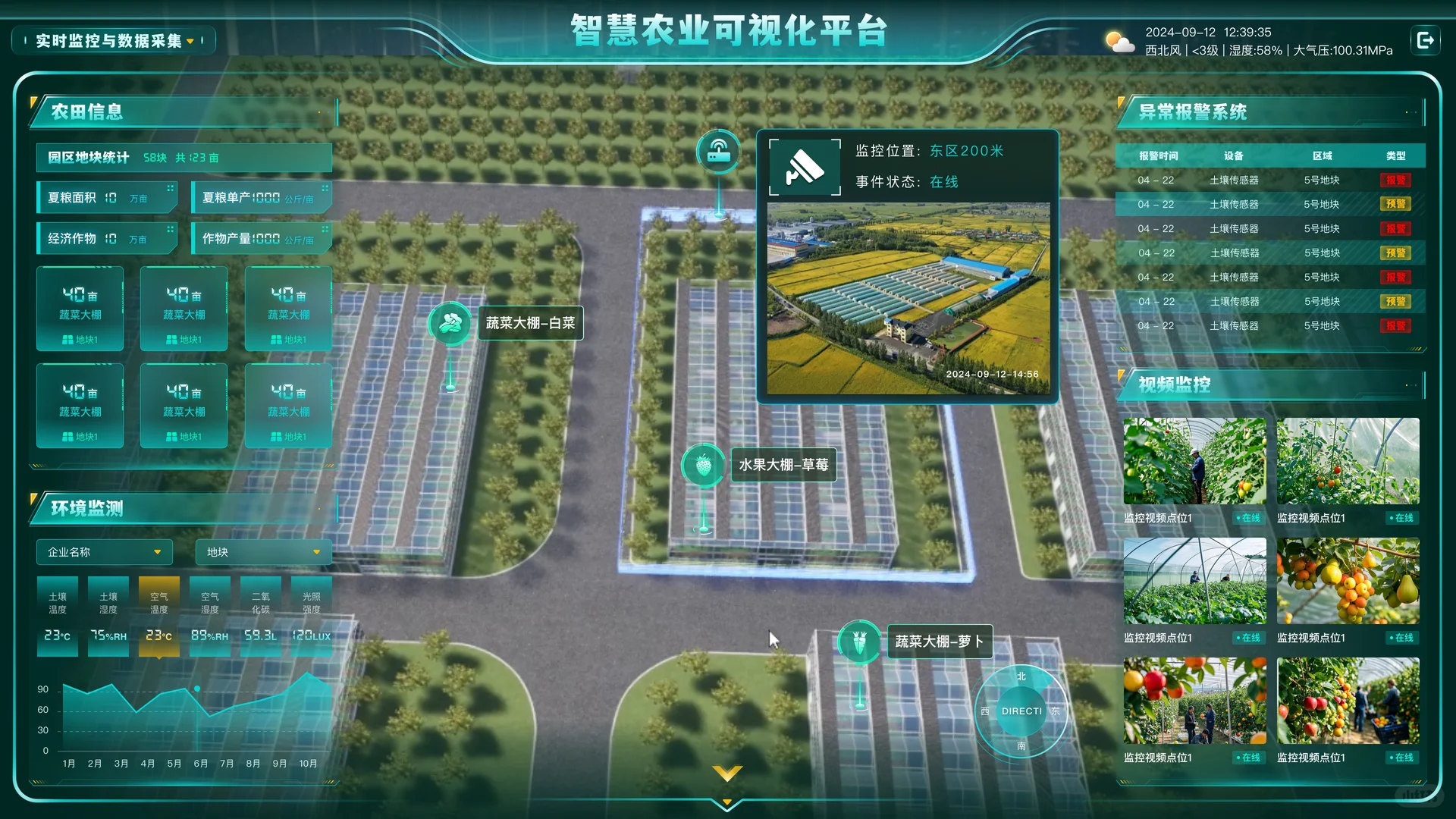
Task: Expand the 实时监控与数据采集 selector
Action: (112, 40)
